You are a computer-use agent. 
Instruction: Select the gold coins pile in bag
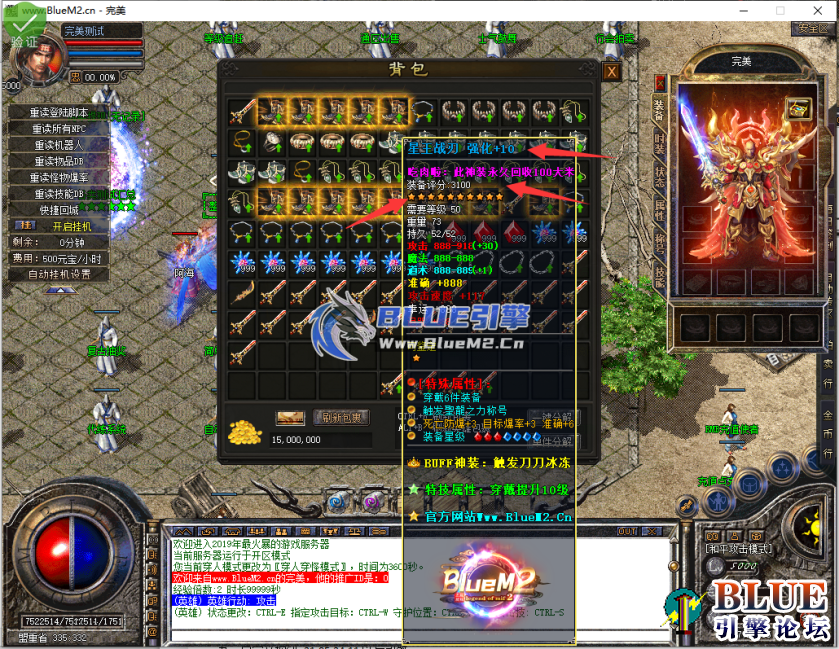243,432
